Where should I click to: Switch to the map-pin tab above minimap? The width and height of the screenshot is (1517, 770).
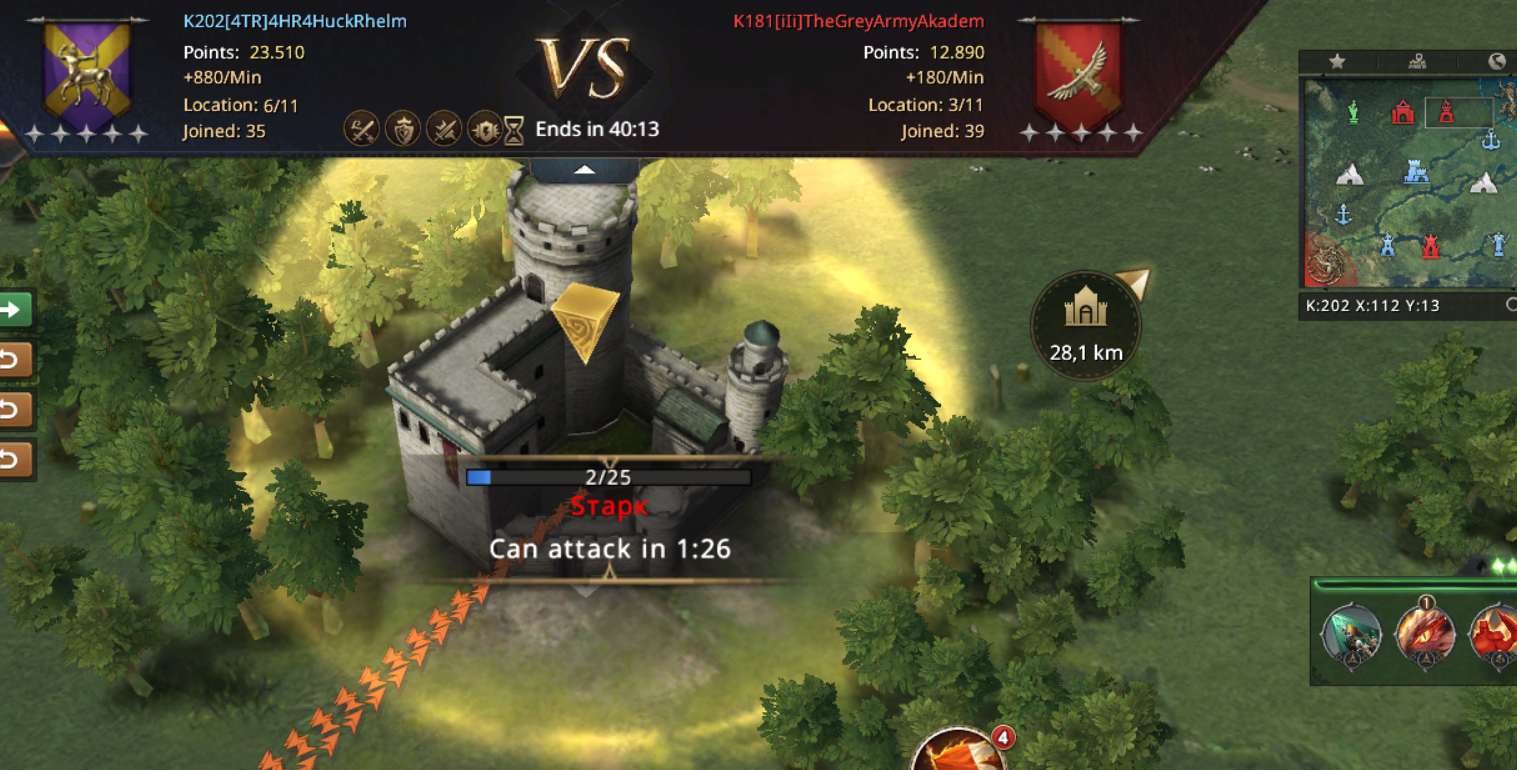(1417, 62)
